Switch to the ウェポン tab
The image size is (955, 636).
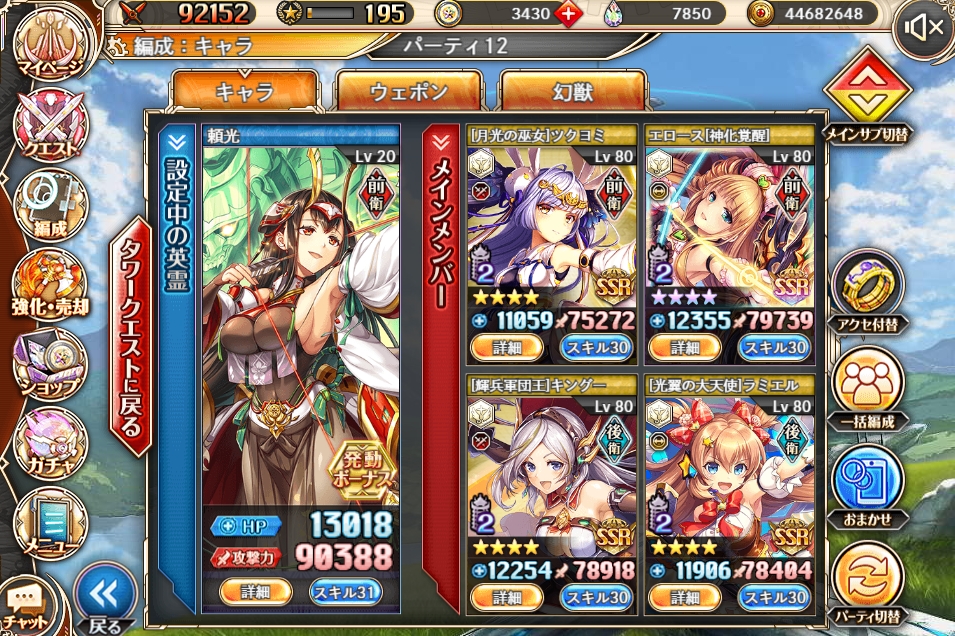pyautogui.click(x=409, y=91)
